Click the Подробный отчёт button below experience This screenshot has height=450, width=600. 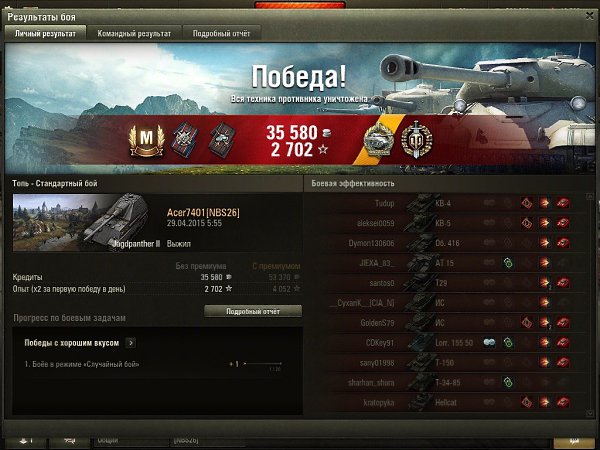click(x=252, y=311)
